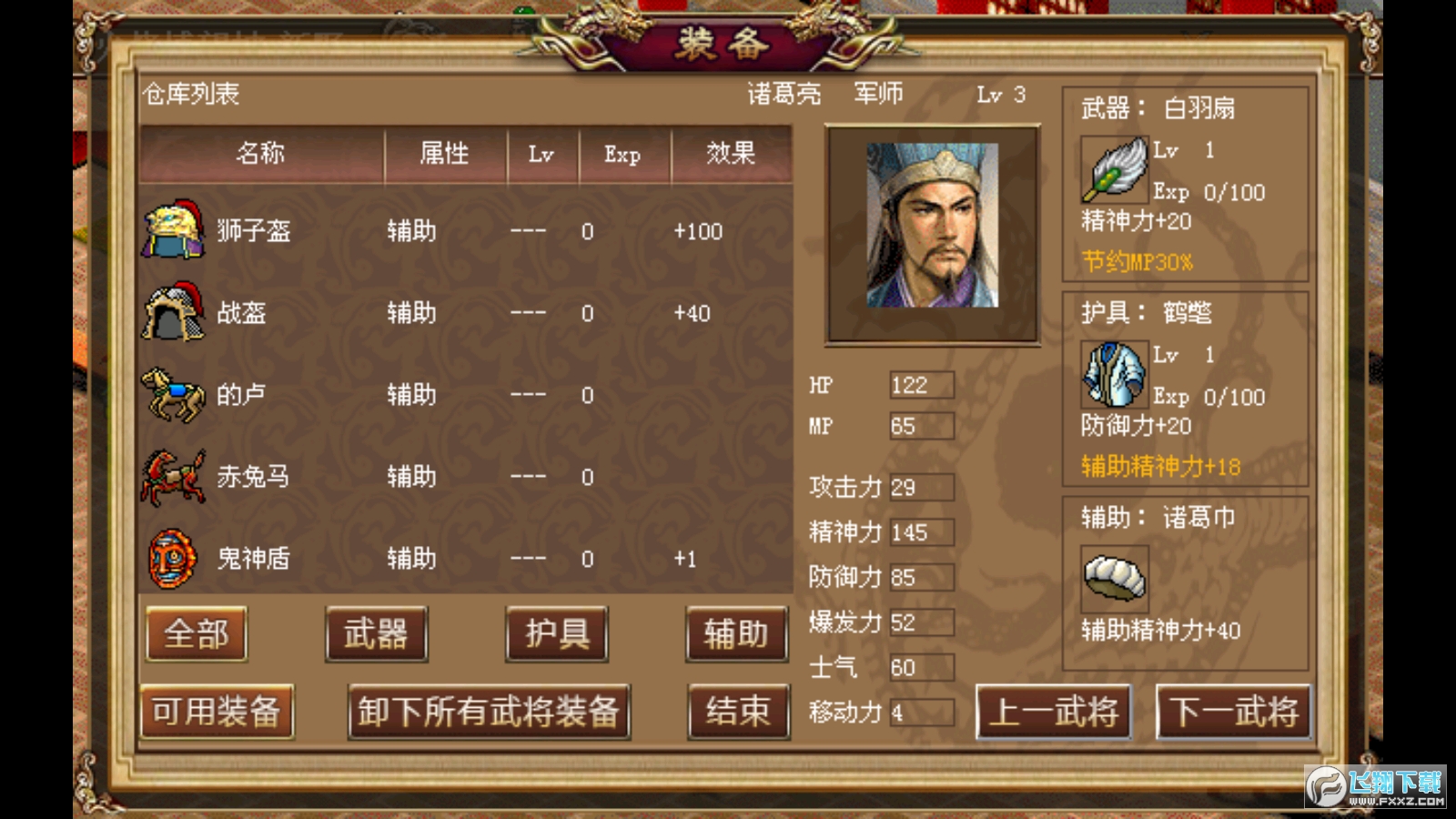This screenshot has height=819, width=1456.
Task: Select the 狮子盔 lion helmet icon
Action: [168, 230]
